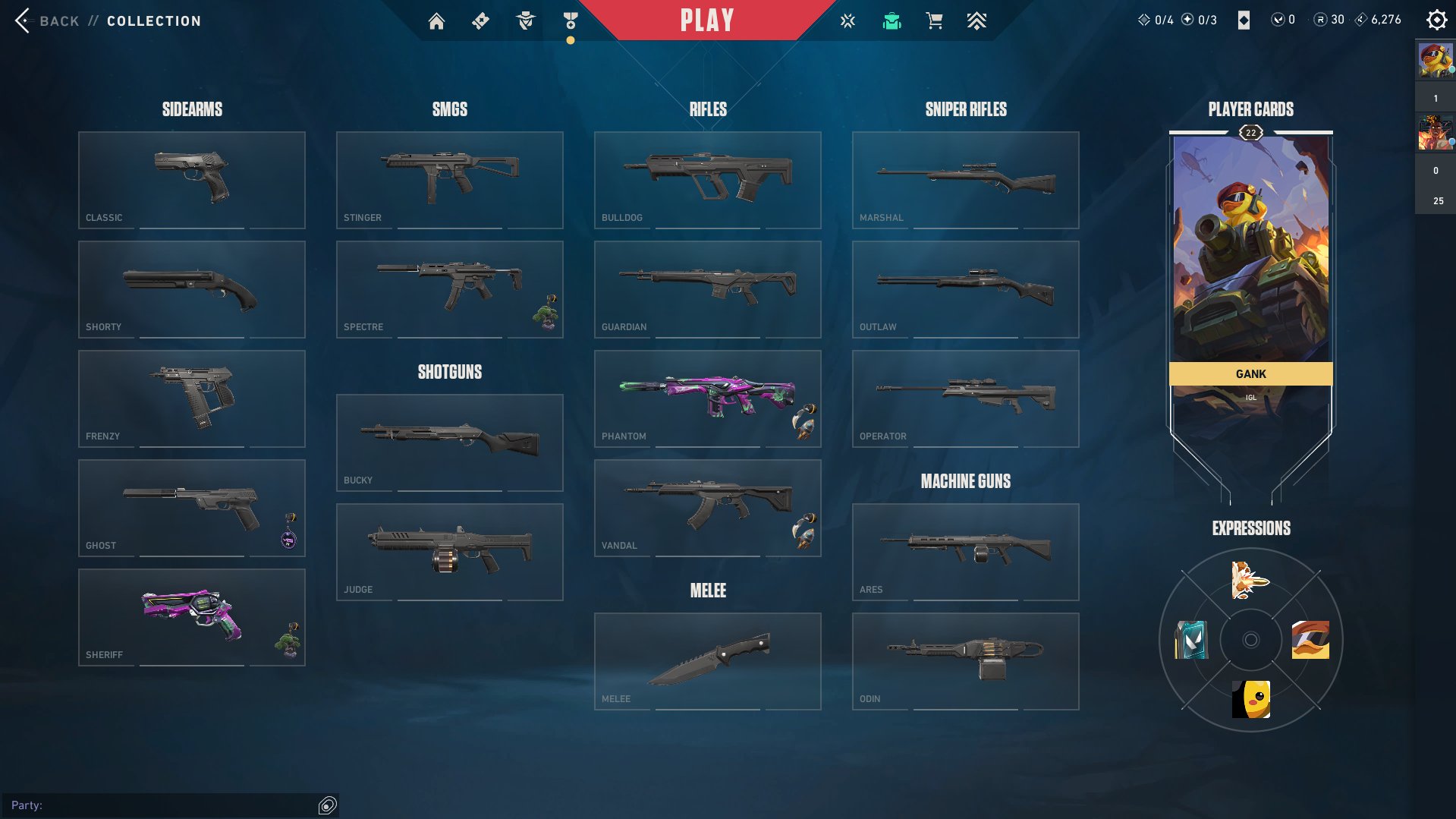Viewport: 1456px width, 819px height.
Task: Select the yellow expression in the wheel
Action: [x=1250, y=698]
